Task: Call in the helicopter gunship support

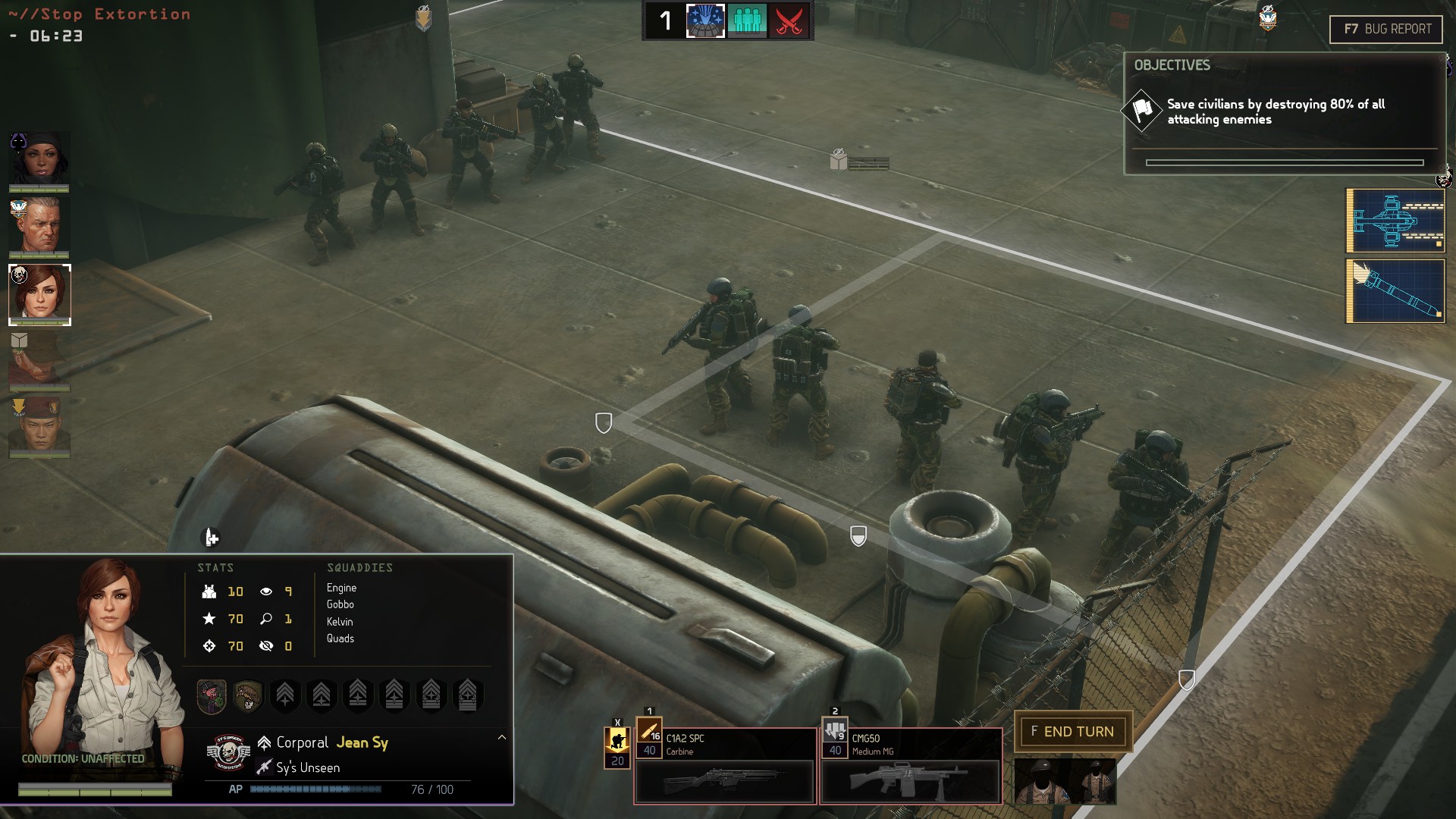Action: tap(1395, 221)
